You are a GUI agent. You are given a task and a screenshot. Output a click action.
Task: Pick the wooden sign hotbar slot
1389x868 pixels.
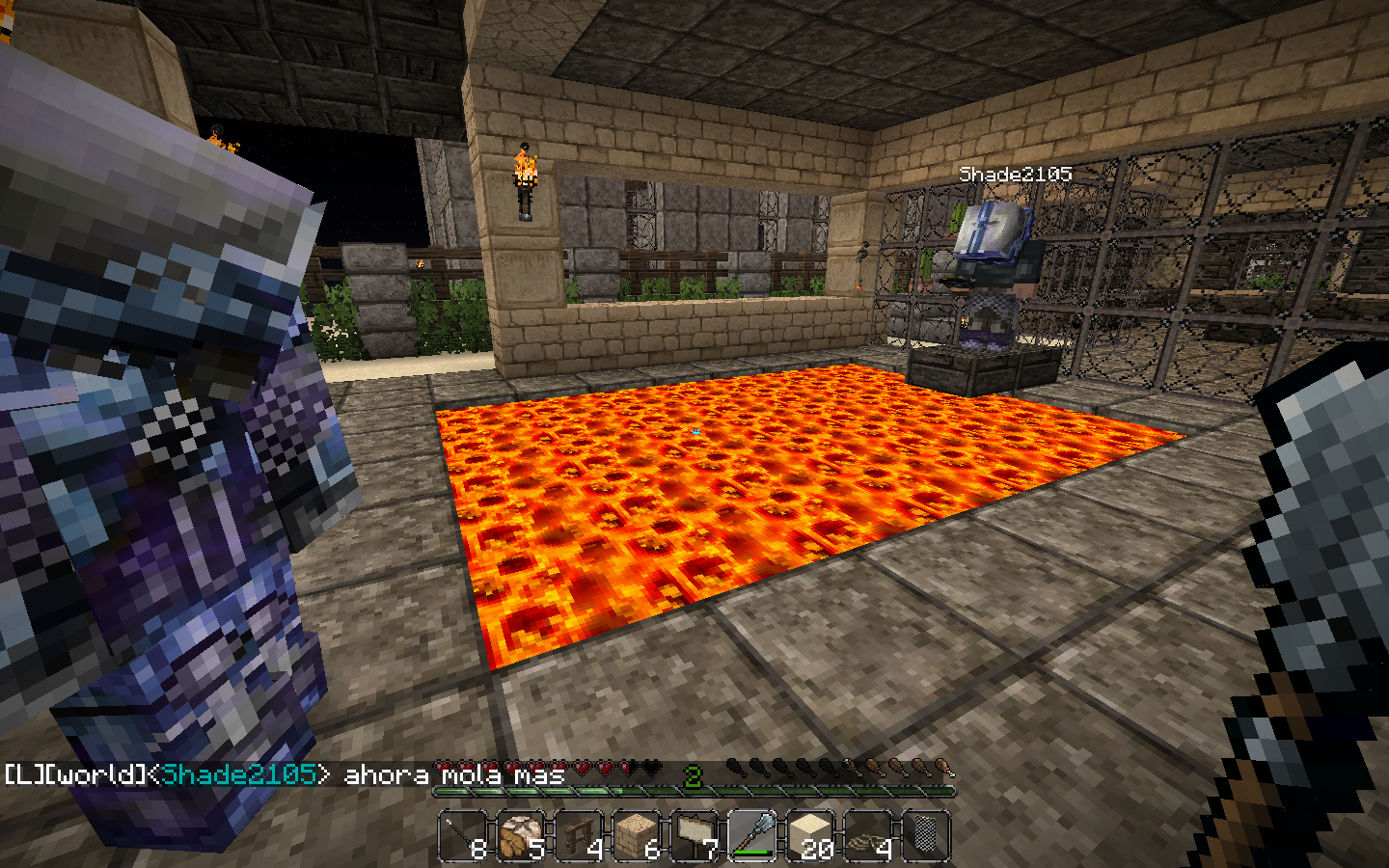[x=695, y=835]
